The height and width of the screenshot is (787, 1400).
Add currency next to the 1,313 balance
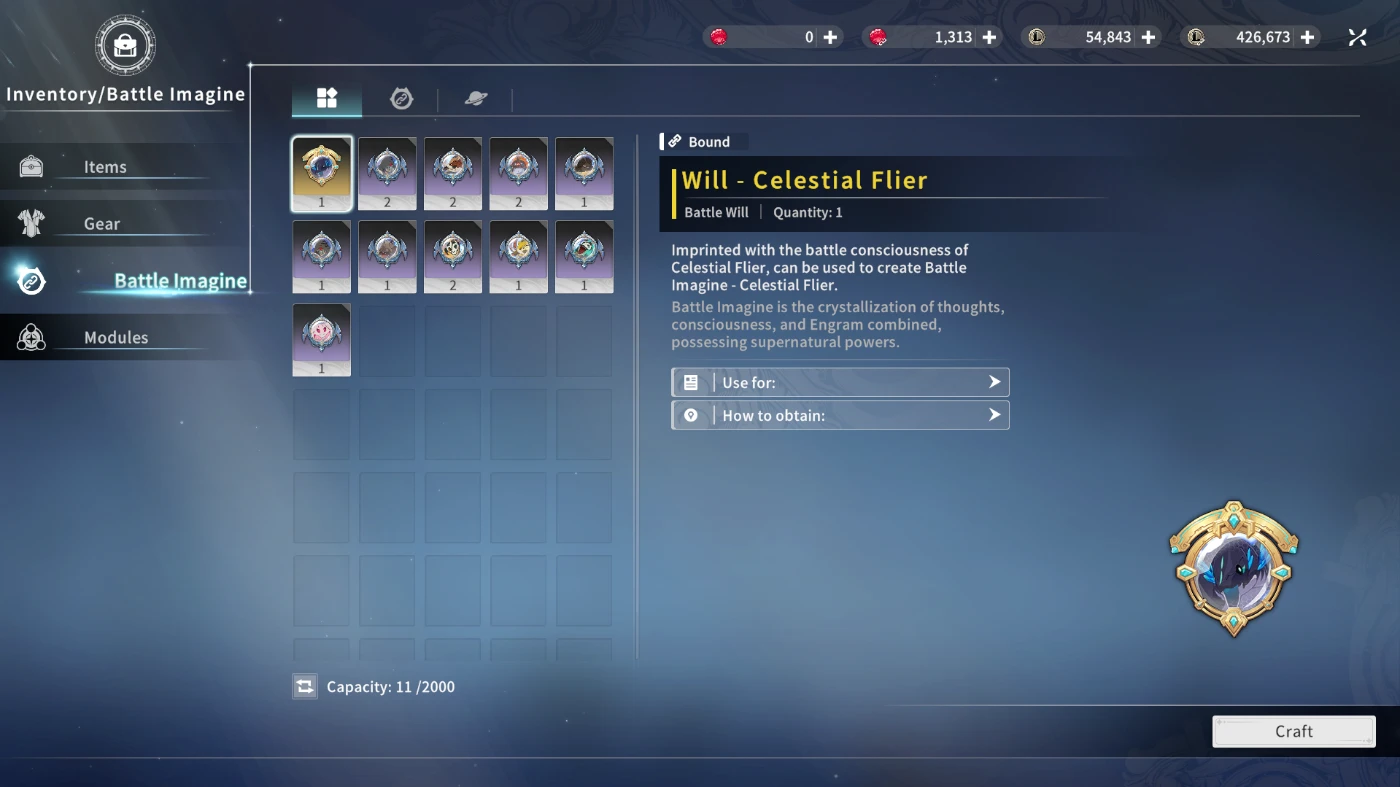989,37
